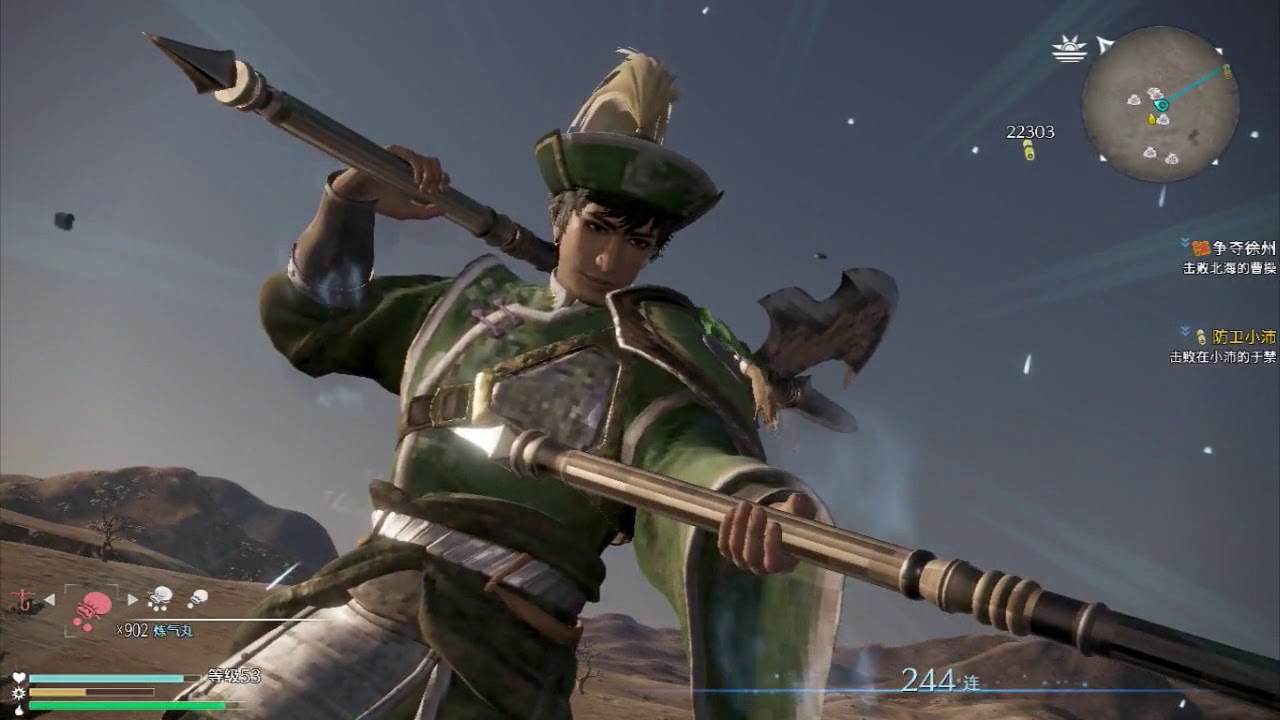The height and width of the screenshot is (720, 1280).
Task: Select the 炼气丸 pill item icon
Action: pos(90,609)
